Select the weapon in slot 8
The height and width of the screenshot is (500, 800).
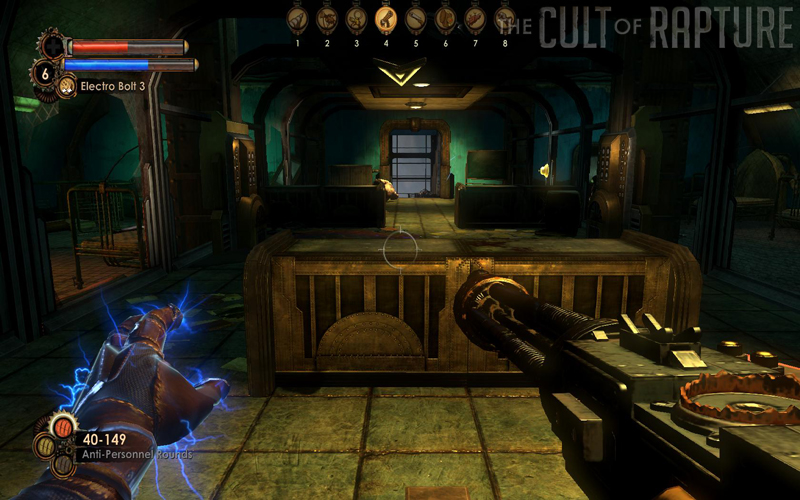(x=503, y=18)
